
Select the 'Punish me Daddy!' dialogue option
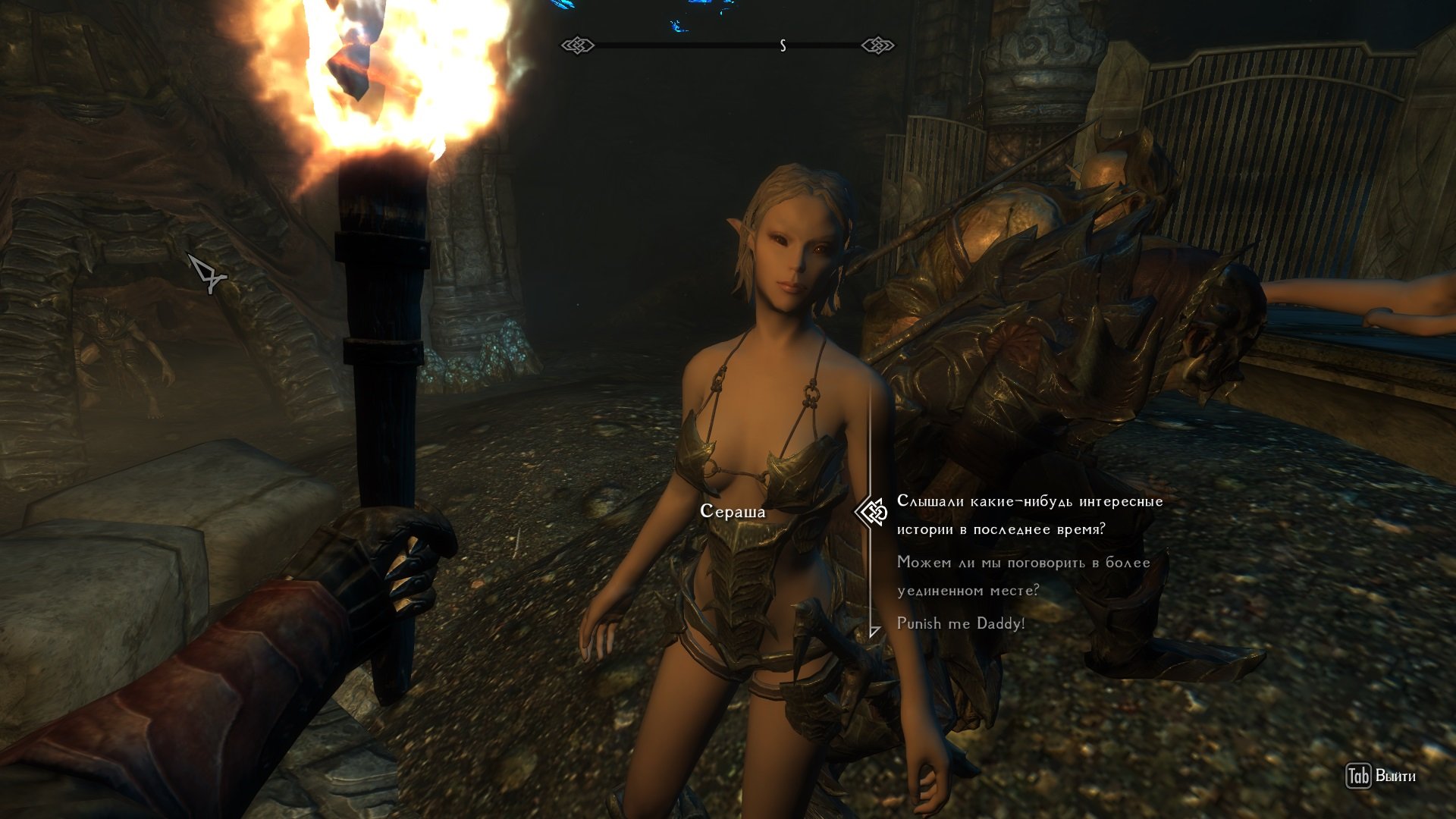[x=960, y=623]
